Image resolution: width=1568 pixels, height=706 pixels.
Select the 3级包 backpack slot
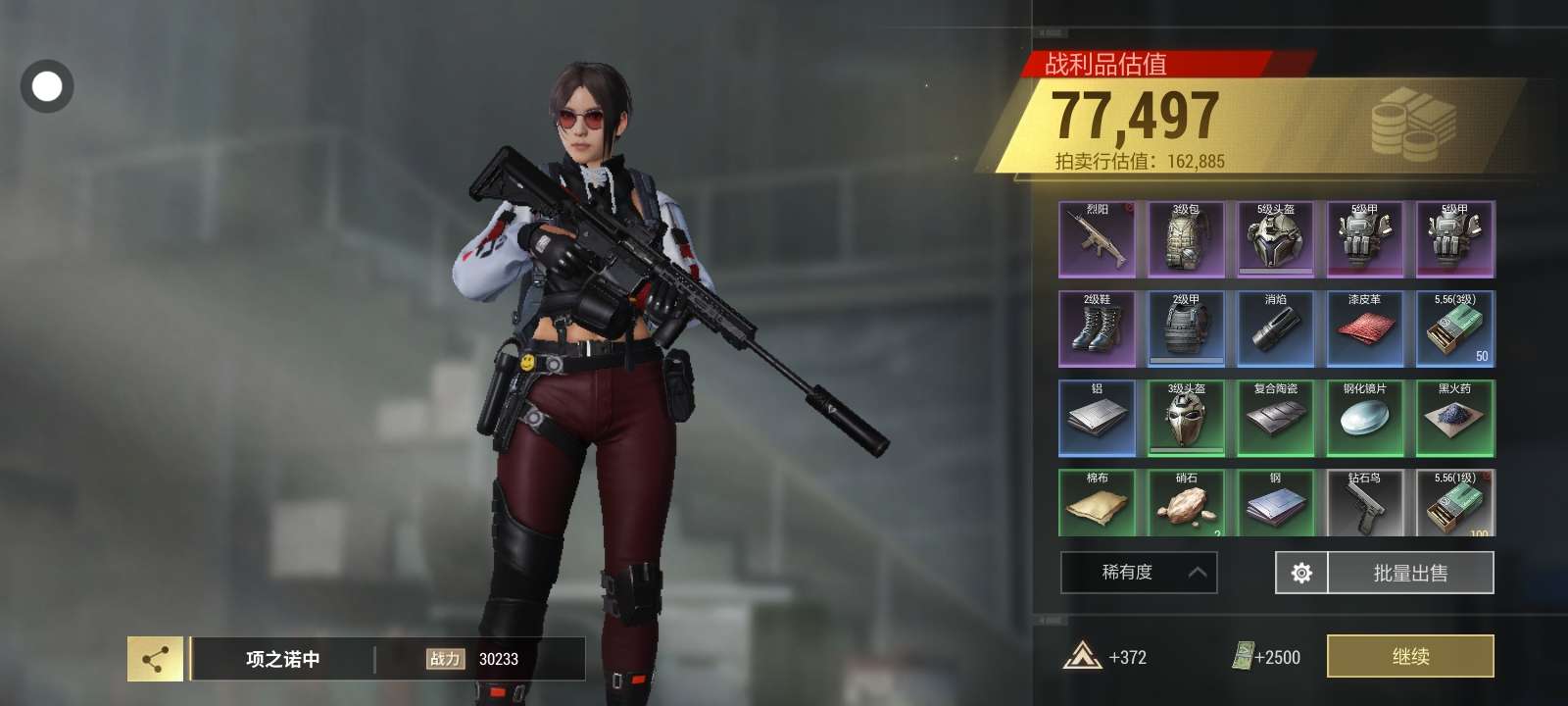click(x=1187, y=239)
